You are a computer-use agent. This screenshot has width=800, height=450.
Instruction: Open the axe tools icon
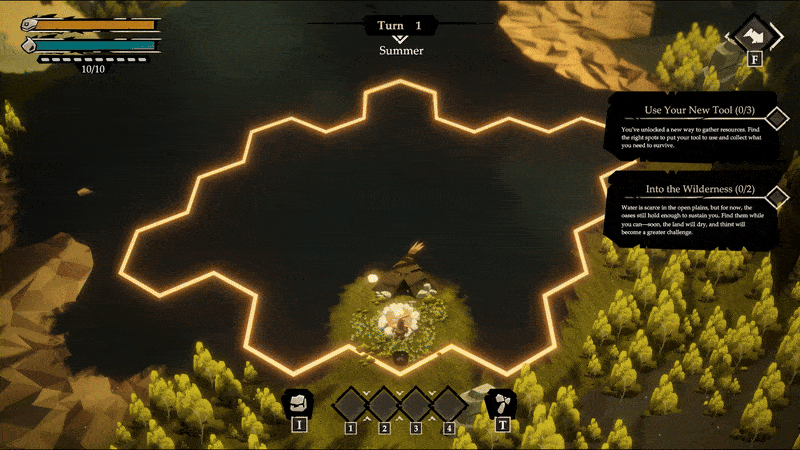pos(501,403)
